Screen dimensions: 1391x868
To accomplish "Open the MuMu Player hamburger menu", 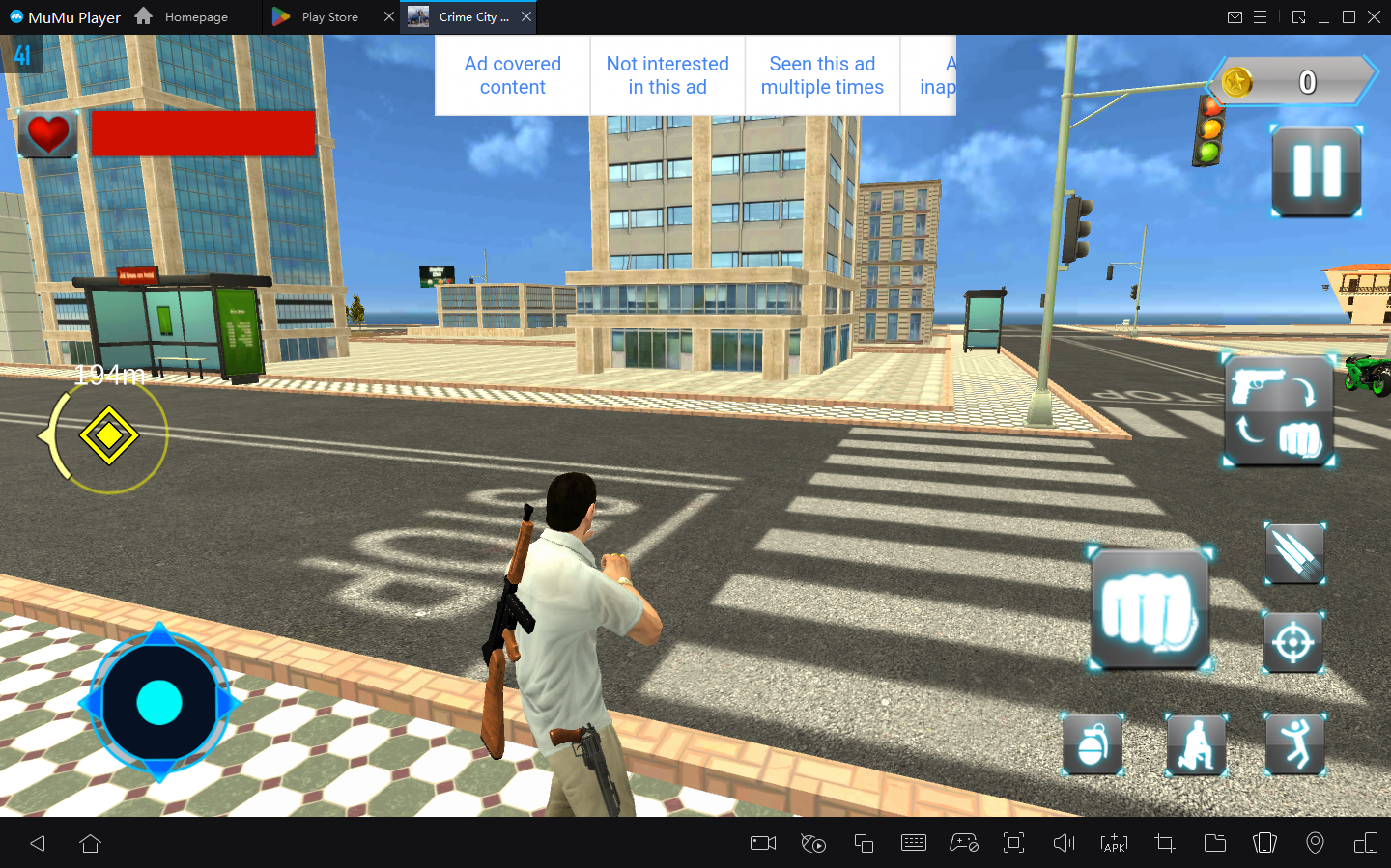I will point(1262,16).
